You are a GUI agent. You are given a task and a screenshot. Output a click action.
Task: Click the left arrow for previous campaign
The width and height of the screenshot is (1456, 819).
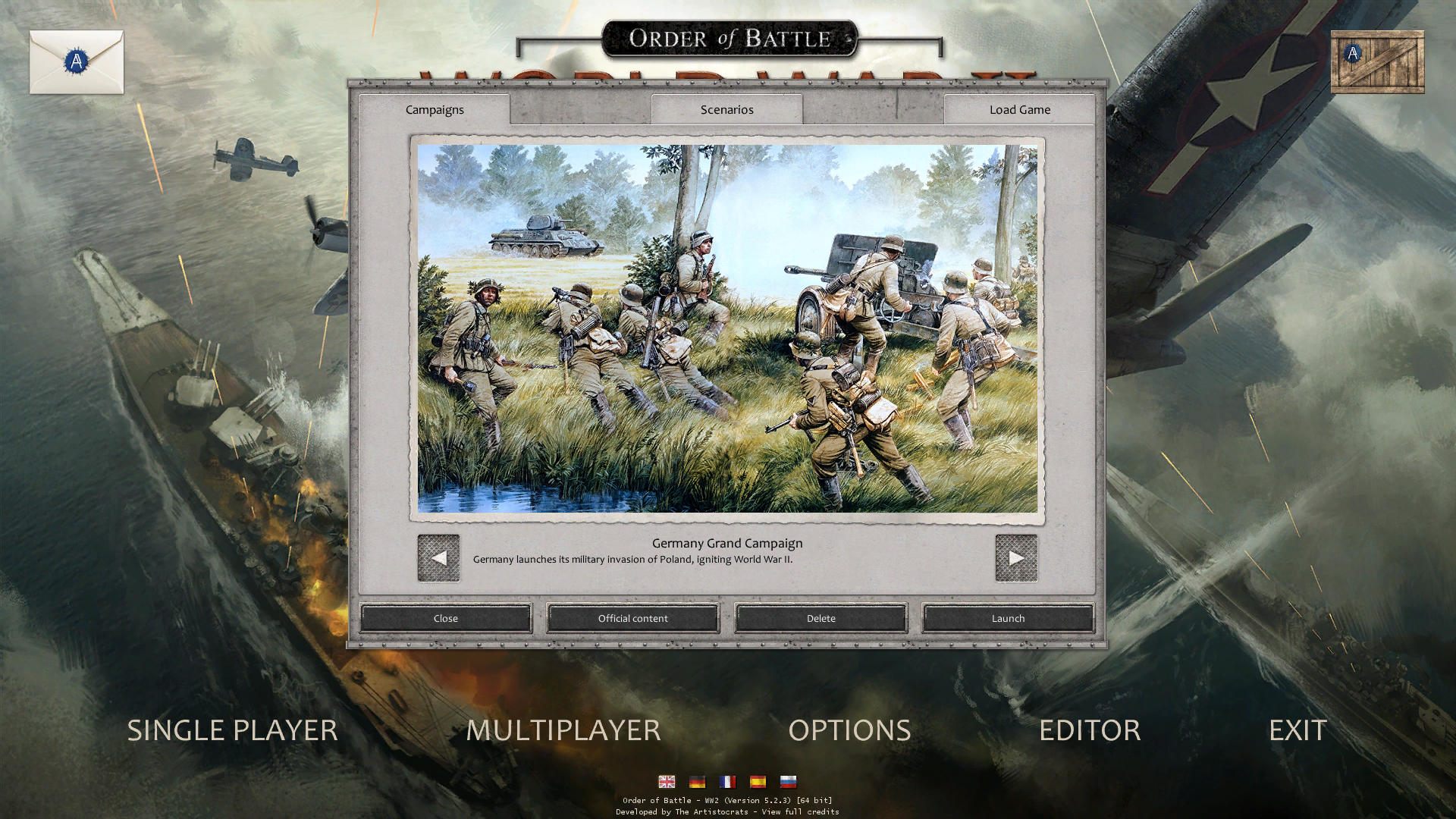(438, 559)
